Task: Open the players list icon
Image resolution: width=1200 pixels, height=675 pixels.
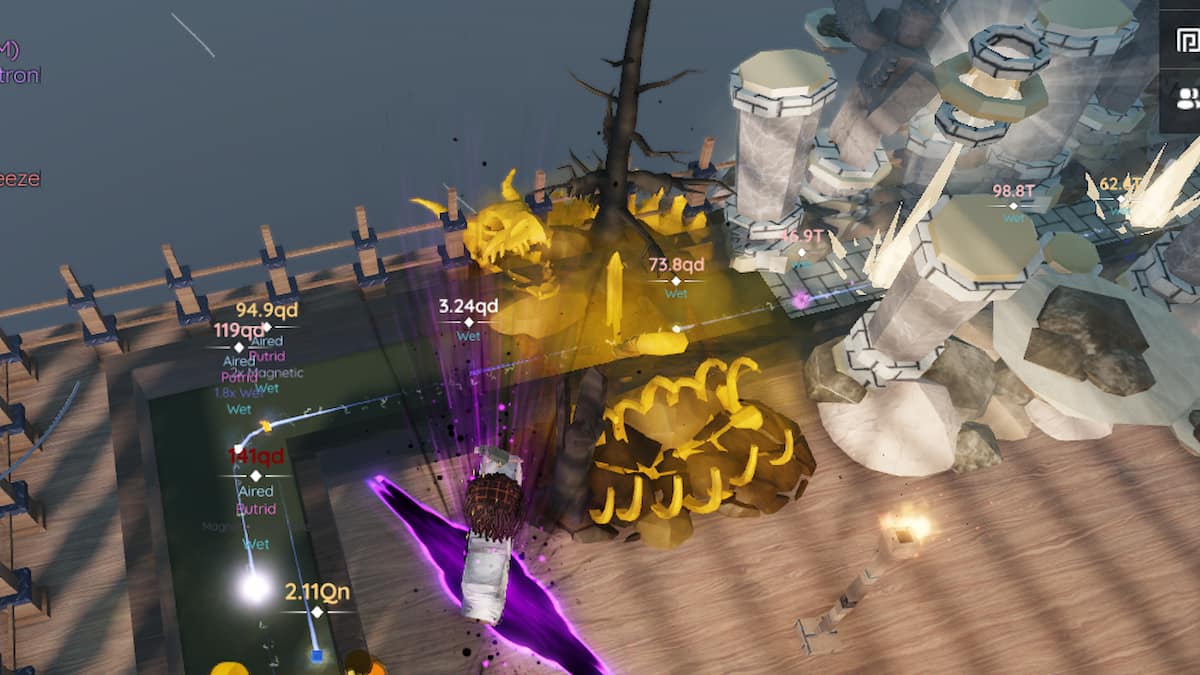Action: pos(1187,98)
